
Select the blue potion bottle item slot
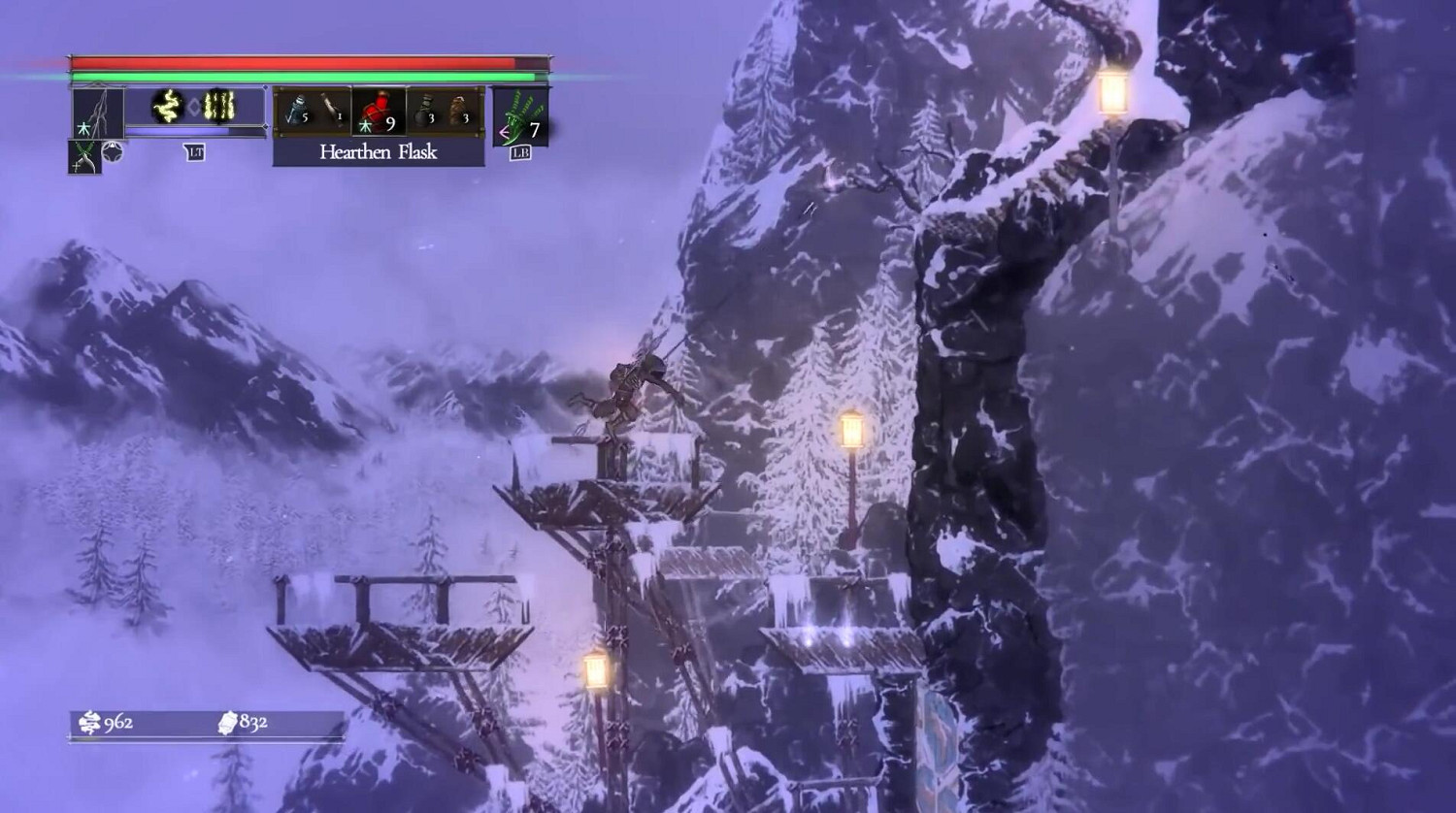[x=298, y=112]
